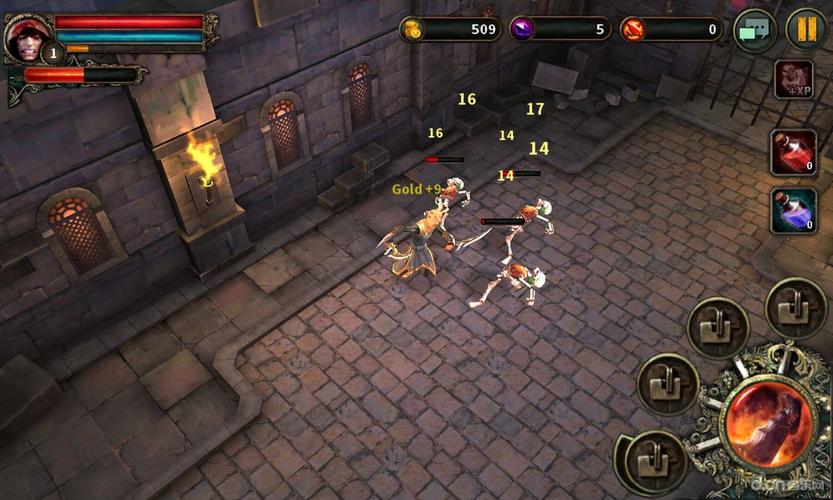Open the chat speech-bubble button

pos(755,29)
